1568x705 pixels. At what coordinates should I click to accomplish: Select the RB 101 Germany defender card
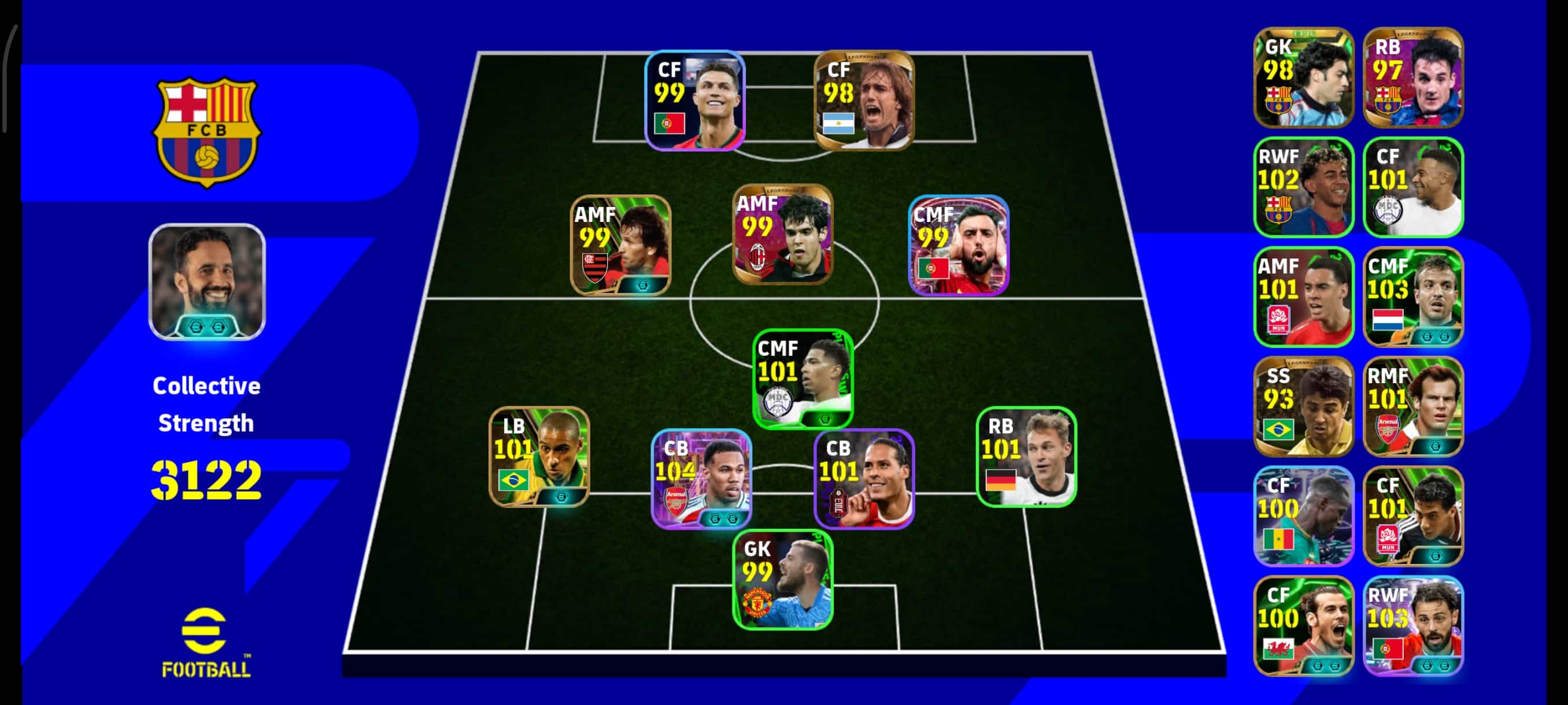1026,456
